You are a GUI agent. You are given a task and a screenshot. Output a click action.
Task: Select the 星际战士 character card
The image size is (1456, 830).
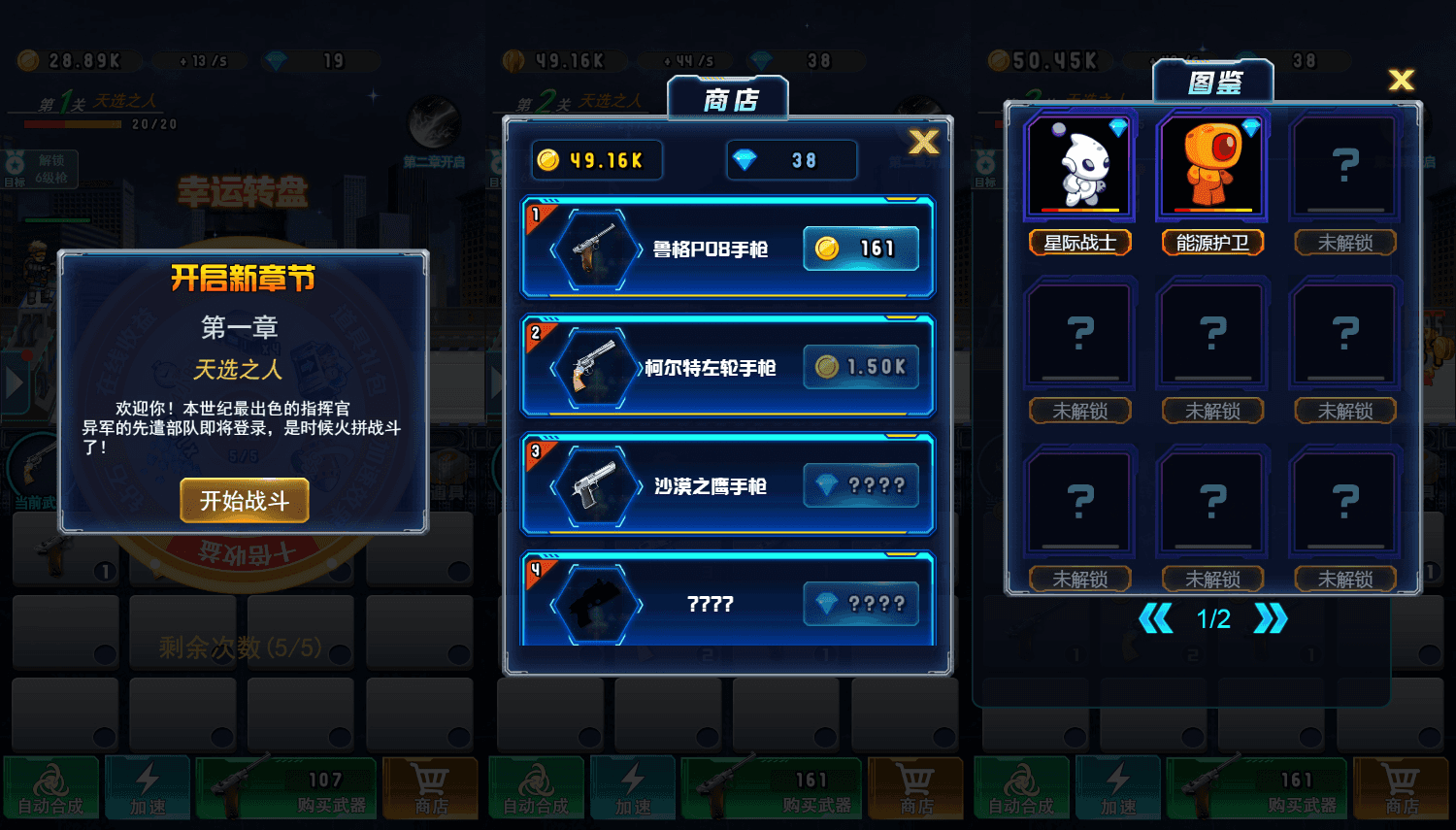pyautogui.click(x=1079, y=165)
